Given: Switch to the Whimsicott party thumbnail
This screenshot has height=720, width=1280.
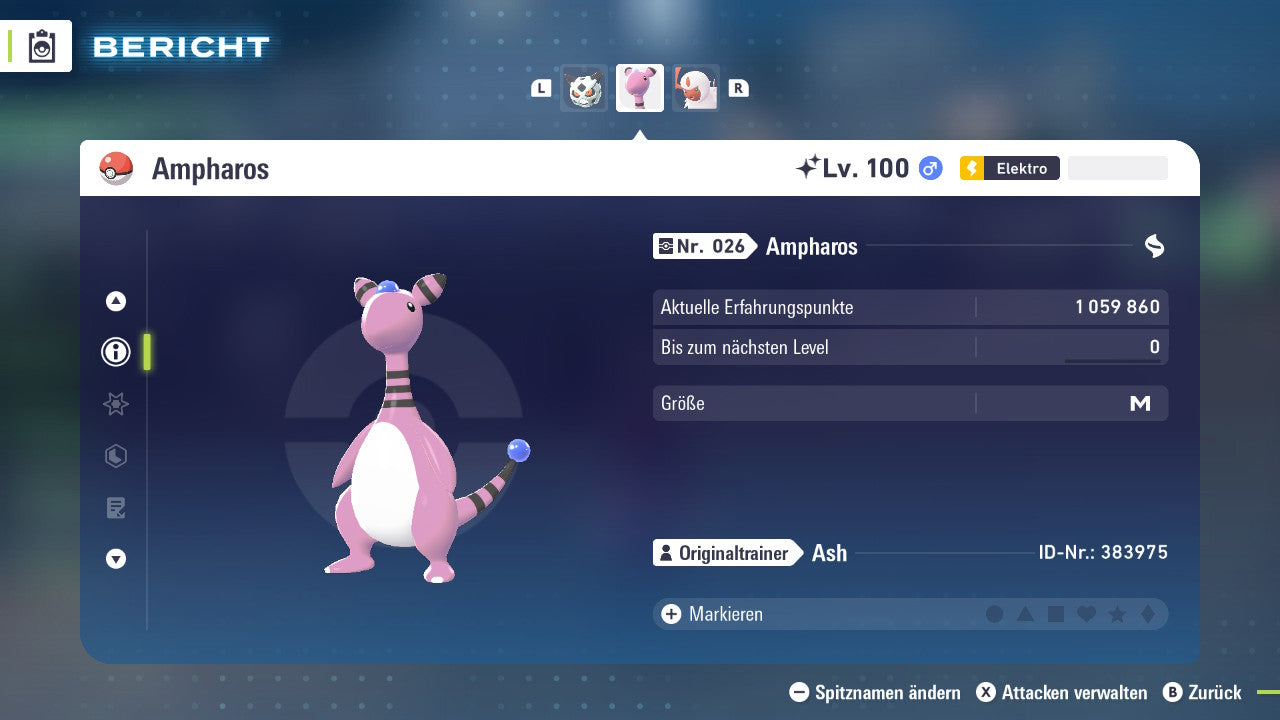Looking at the screenshot, I should click(695, 89).
